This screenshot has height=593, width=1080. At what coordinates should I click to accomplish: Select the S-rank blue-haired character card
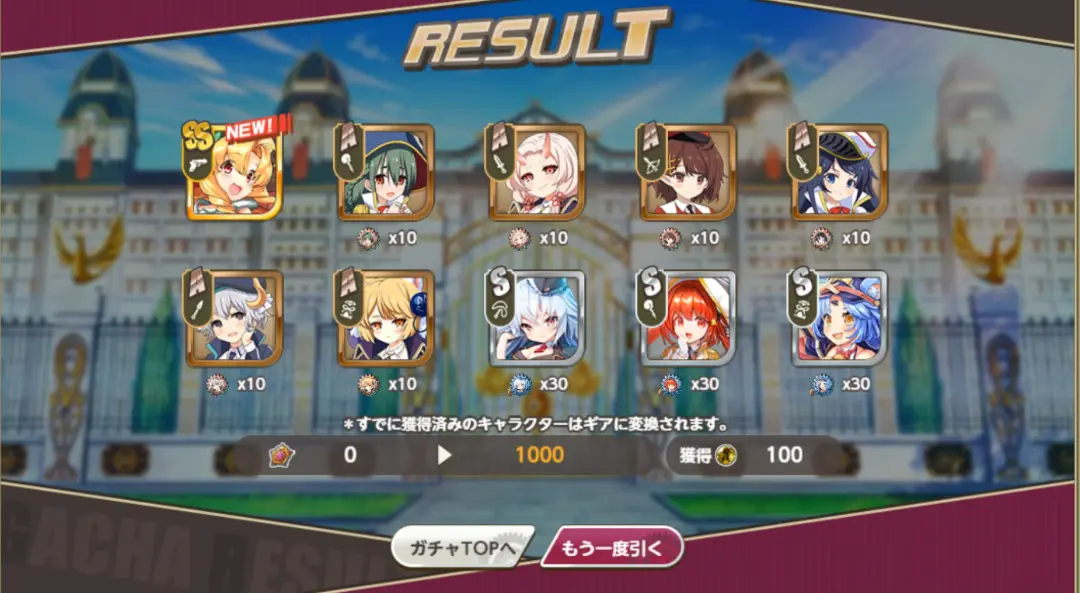[839, 319]
